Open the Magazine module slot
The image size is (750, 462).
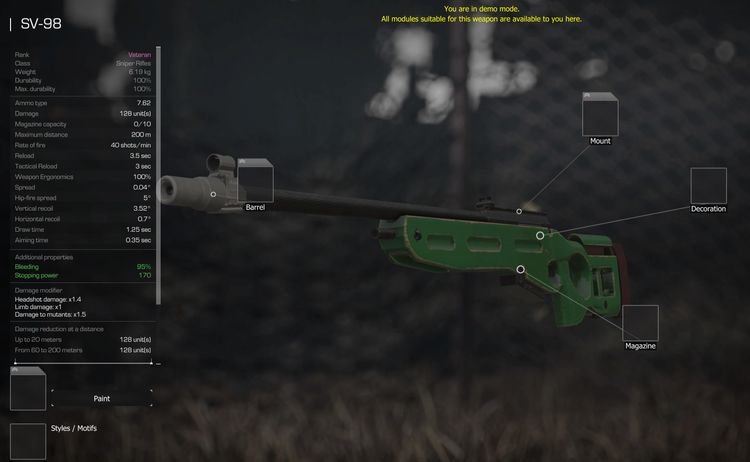(640, 323)
